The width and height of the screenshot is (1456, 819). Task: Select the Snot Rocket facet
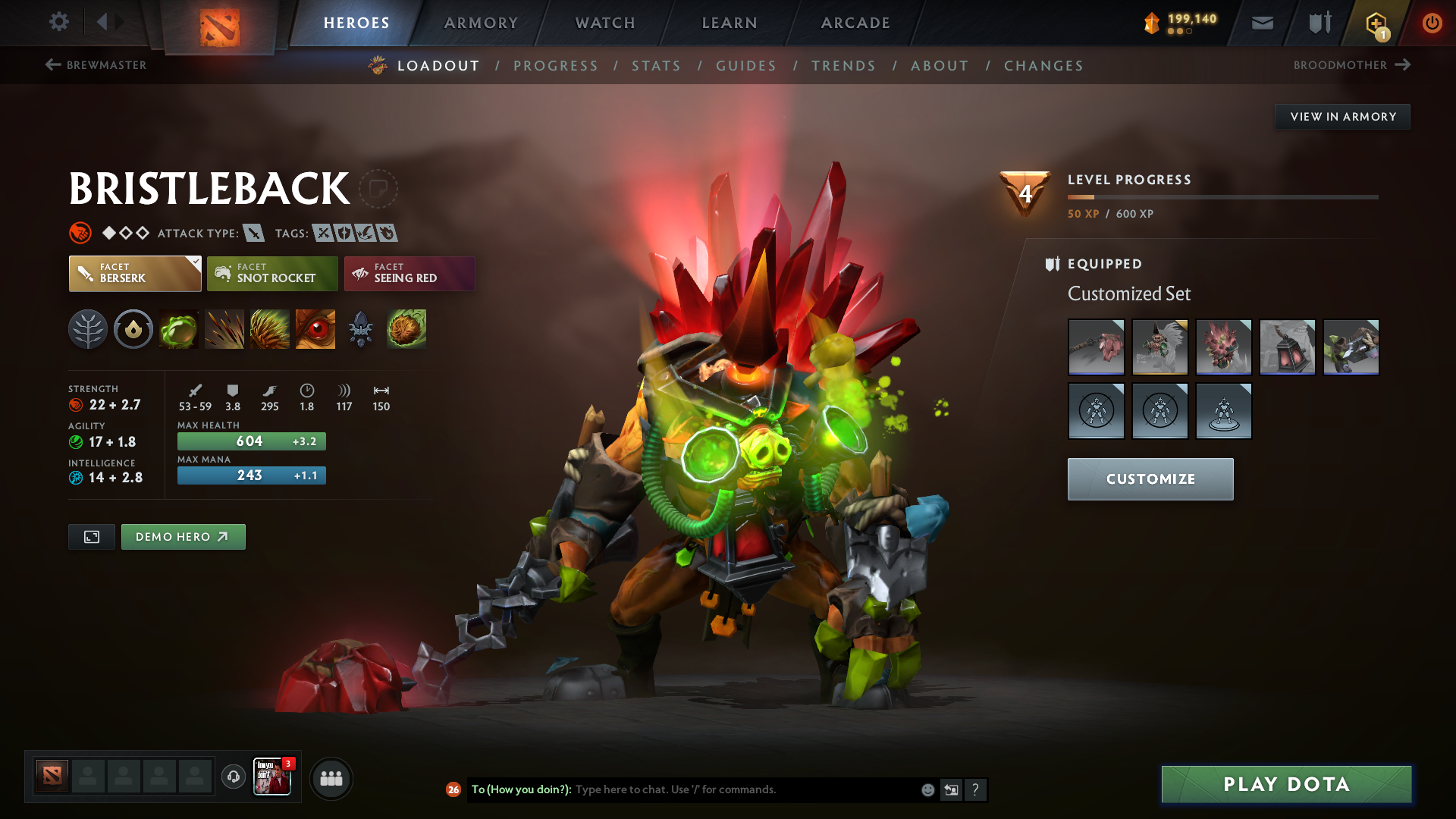point(272,273)
